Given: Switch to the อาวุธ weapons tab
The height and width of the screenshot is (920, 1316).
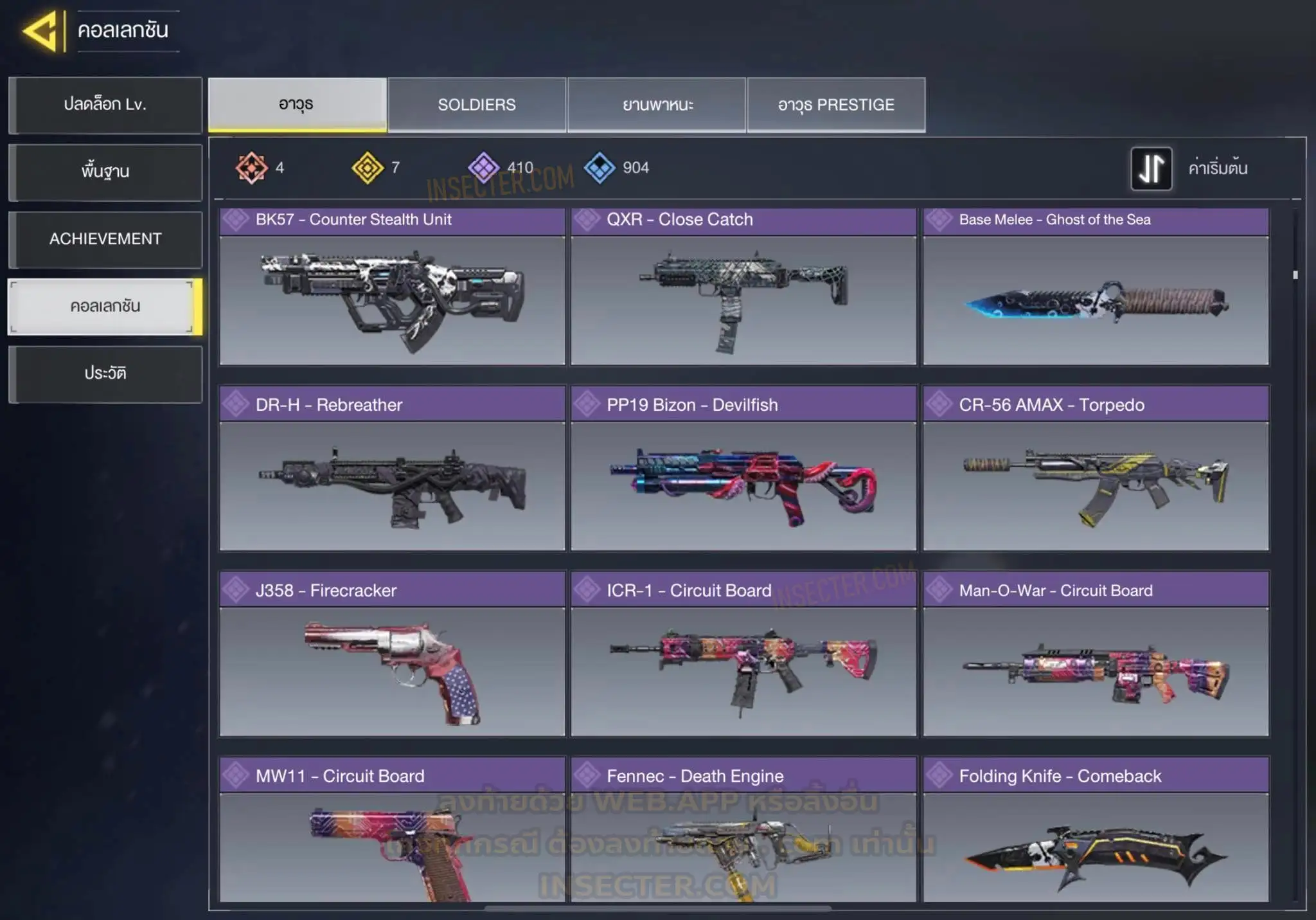Looking at the screenshot, I should click(297, 105).
